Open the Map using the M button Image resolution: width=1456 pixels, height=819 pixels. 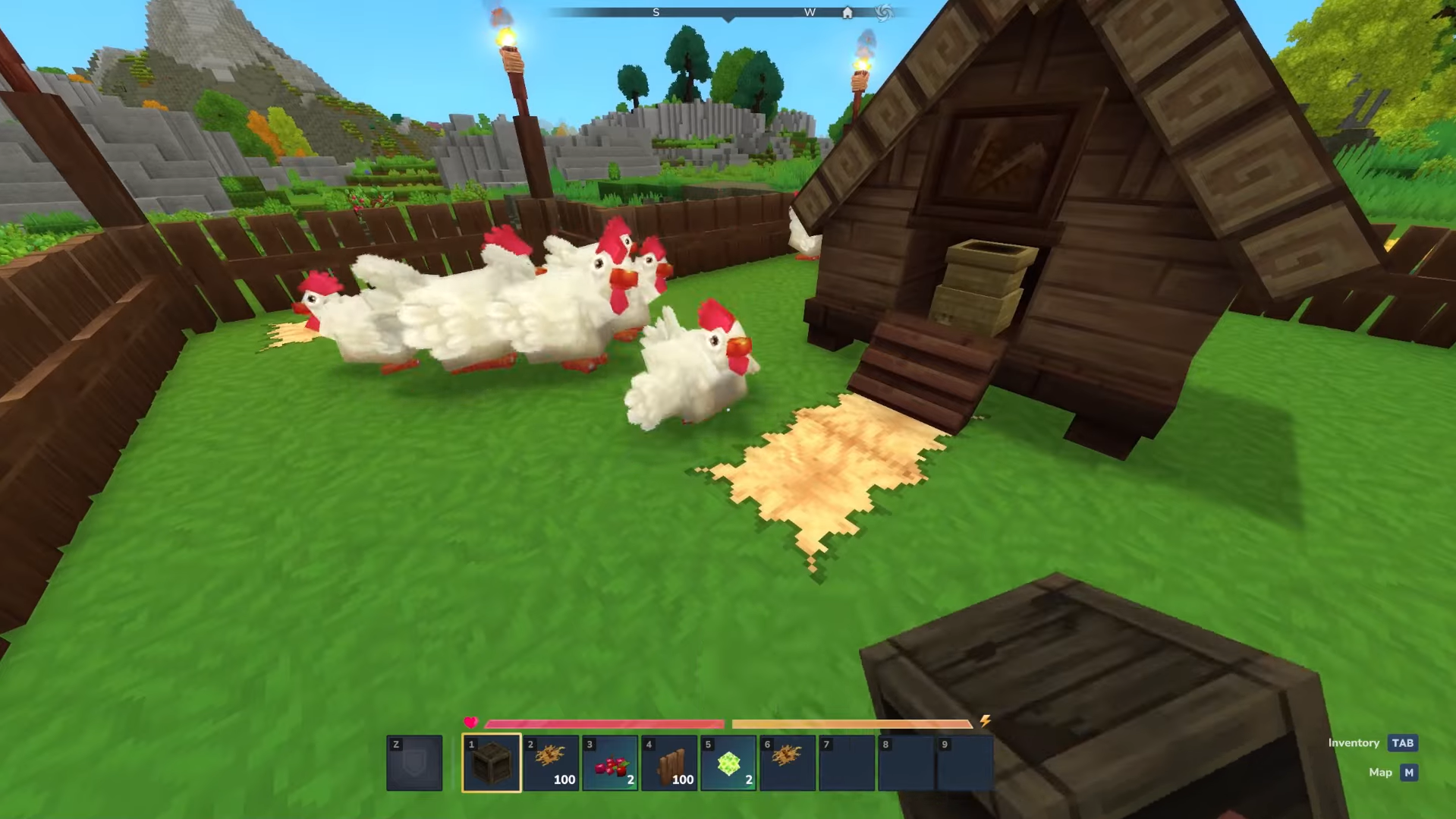point(1408,772)
